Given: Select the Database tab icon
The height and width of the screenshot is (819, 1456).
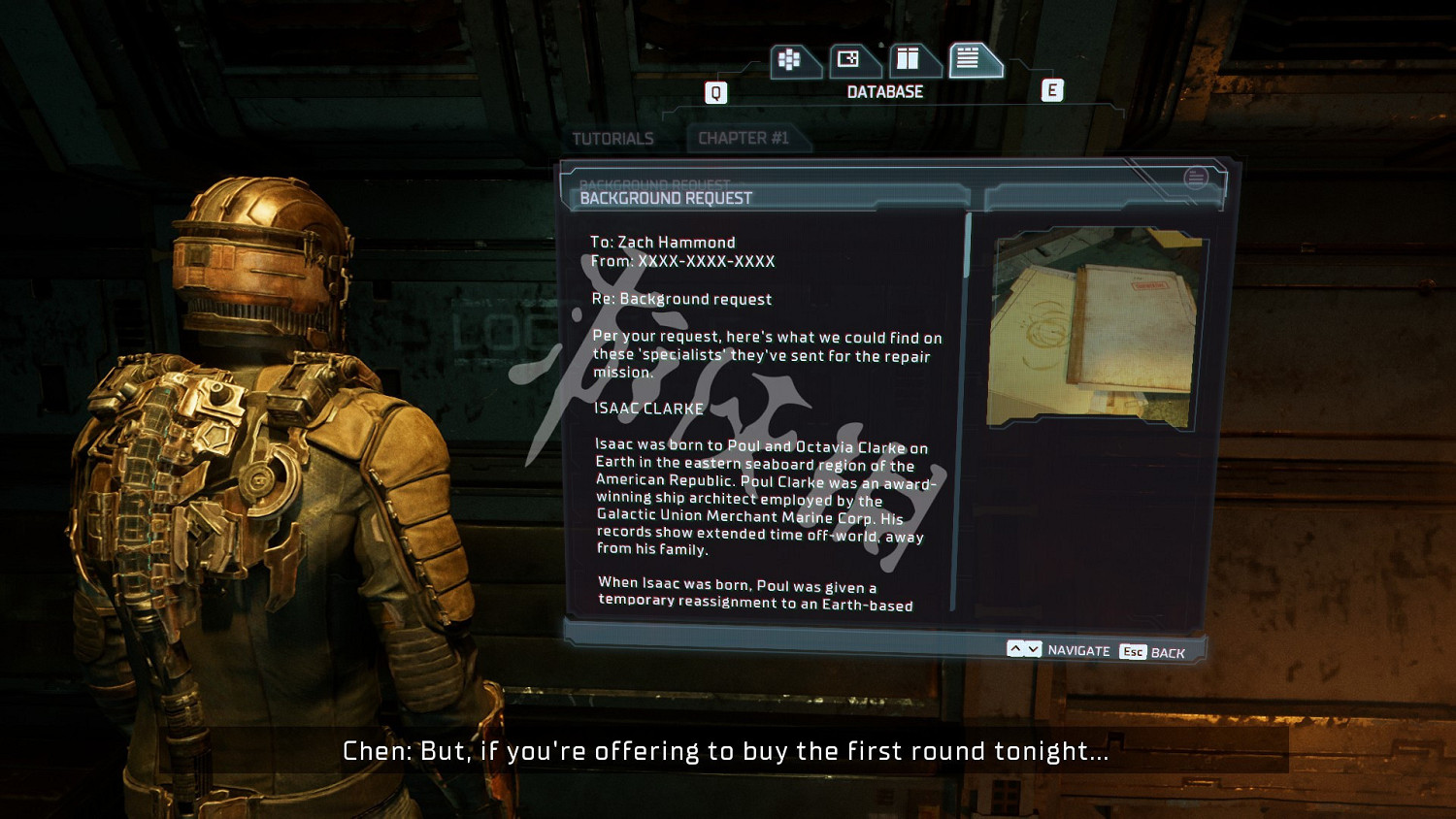Looking at the screenshot, I should click(x=970, y=60).
